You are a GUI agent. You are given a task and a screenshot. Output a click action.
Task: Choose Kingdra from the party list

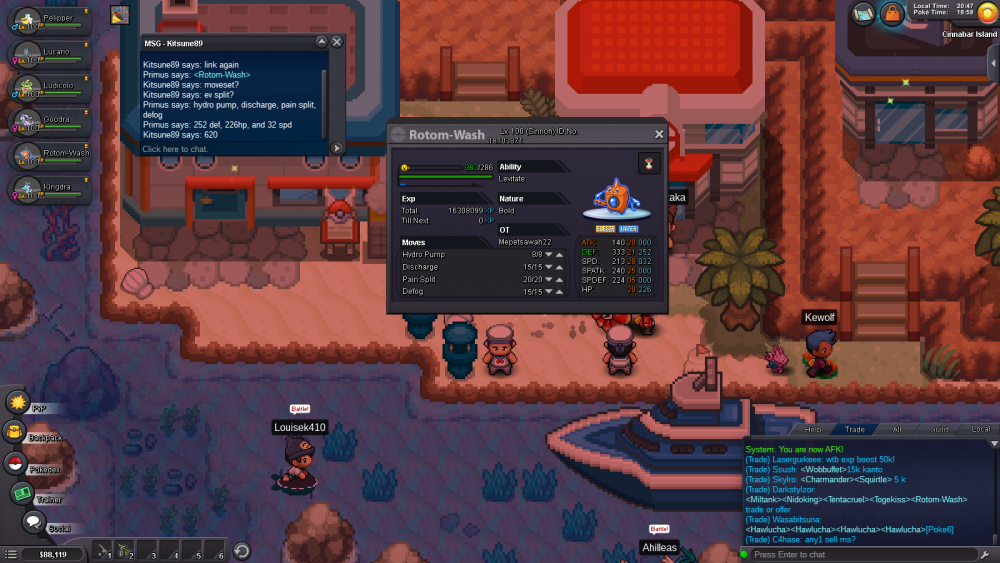tap(48, 189)
